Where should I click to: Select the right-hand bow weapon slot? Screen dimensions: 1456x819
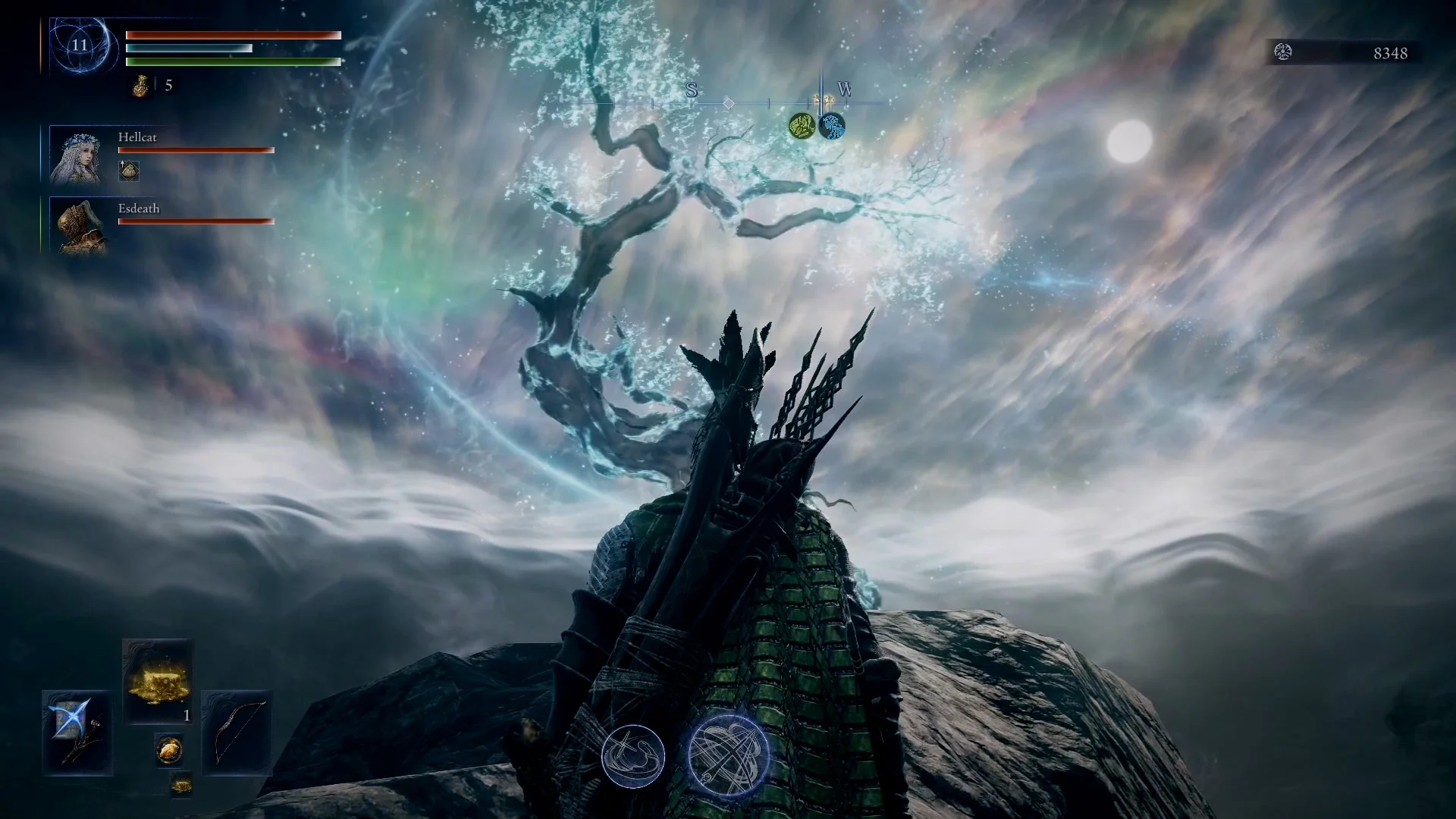click(x=237, y=731)
